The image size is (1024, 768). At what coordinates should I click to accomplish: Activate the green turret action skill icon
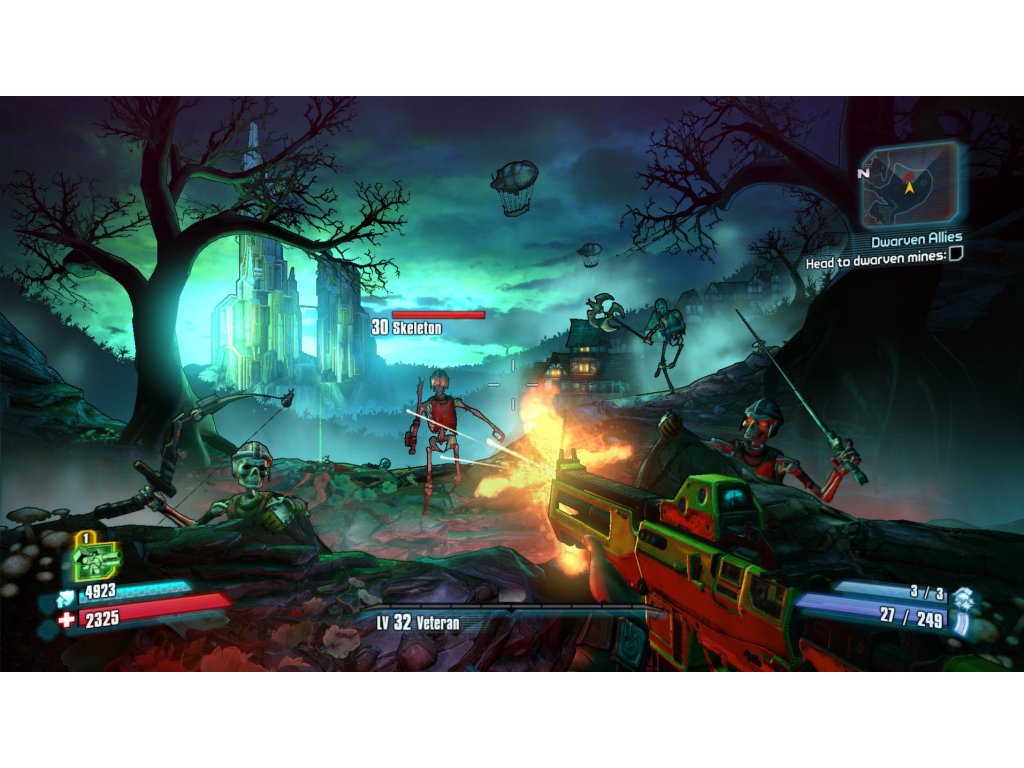[x=95, y=560]
